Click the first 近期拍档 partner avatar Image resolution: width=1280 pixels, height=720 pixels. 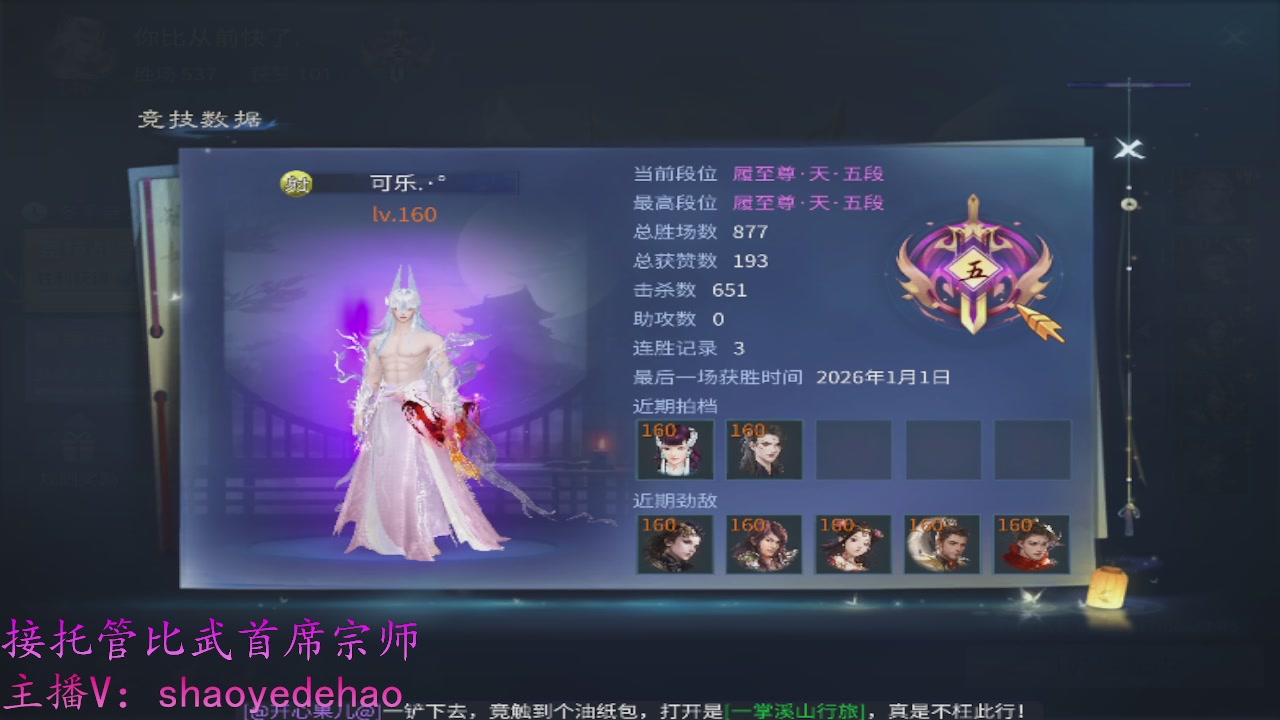pos(673,450)
